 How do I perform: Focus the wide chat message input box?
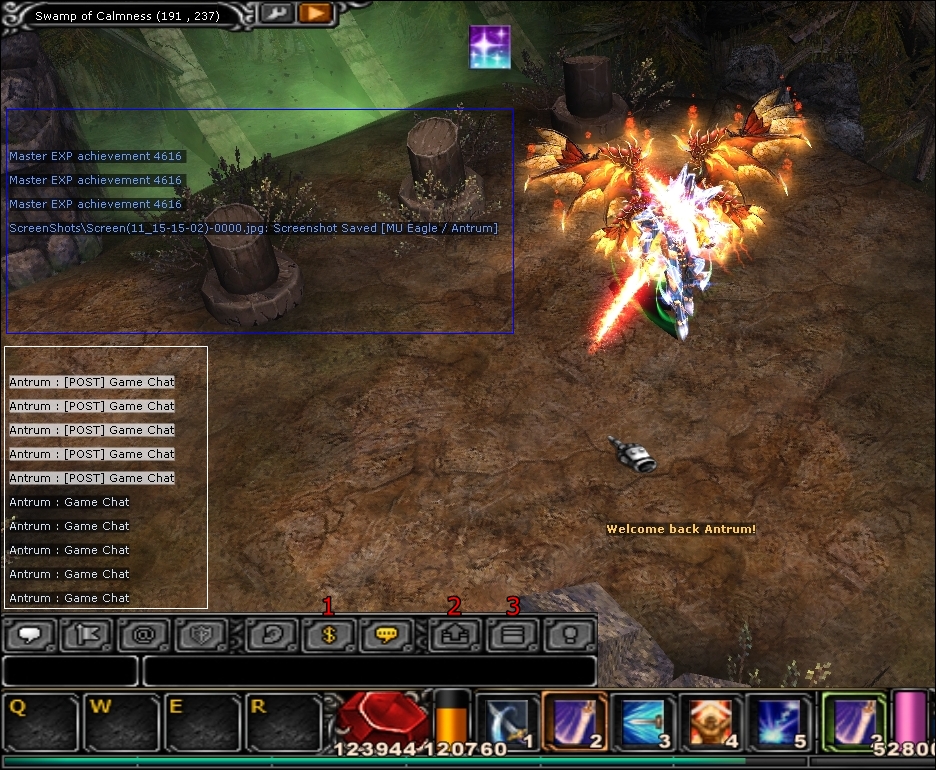[369, 671]
